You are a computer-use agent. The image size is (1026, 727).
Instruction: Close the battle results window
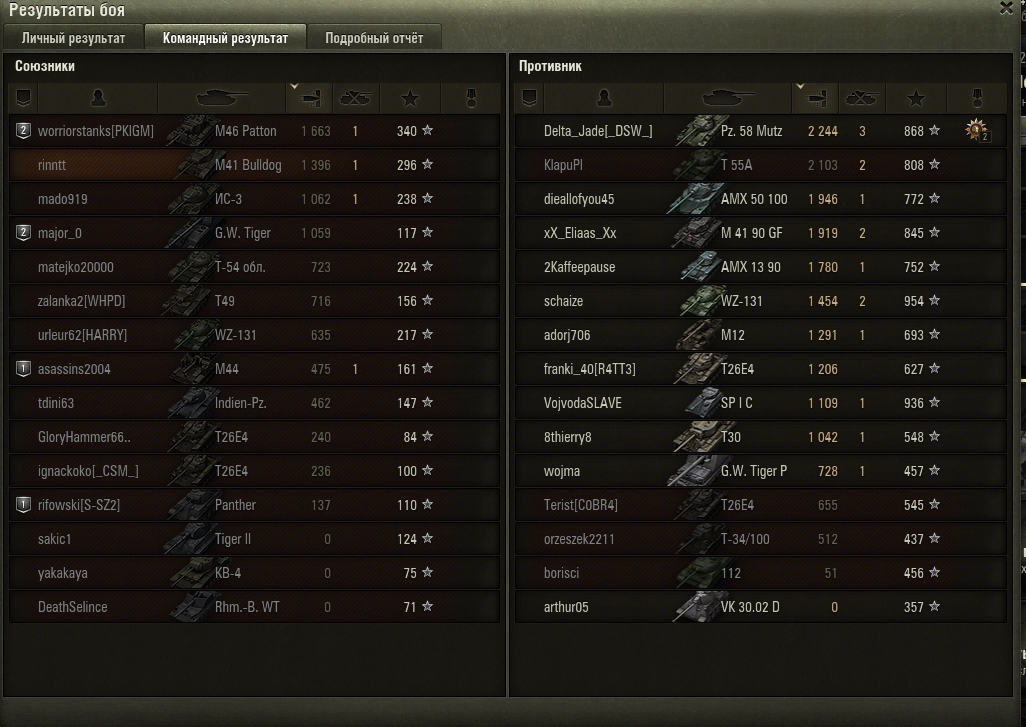click(1006, 8)
